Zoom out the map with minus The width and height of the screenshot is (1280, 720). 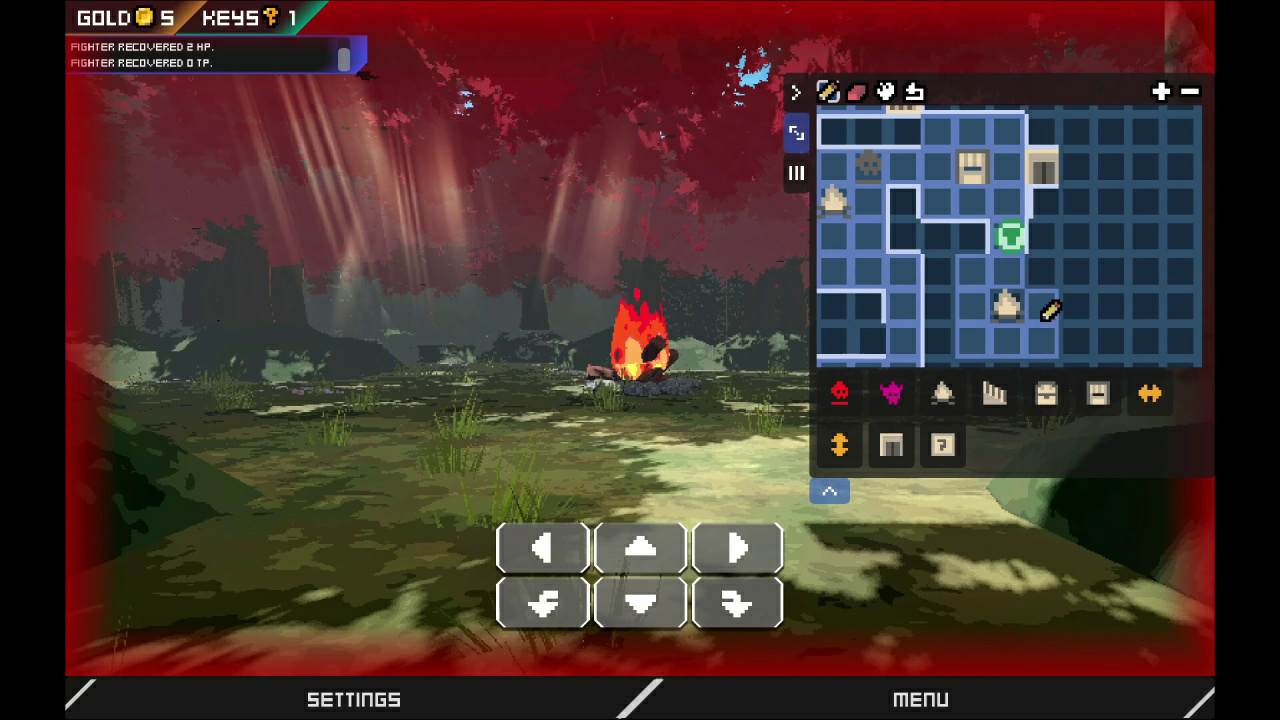[1190, 92]
